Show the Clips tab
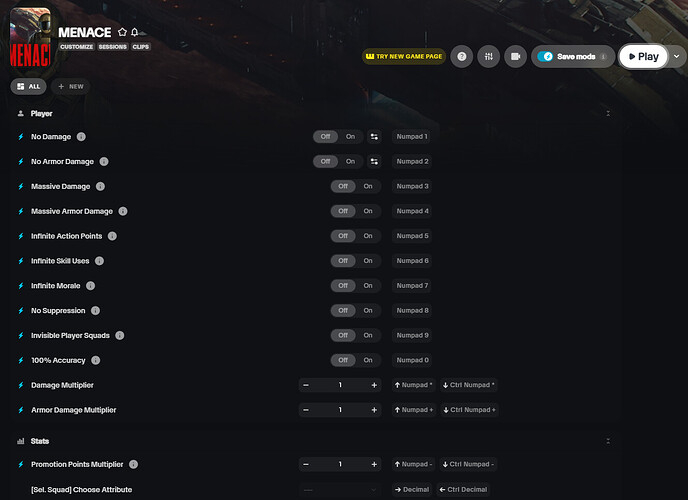The image size is (688, 500). coord(141,47)
